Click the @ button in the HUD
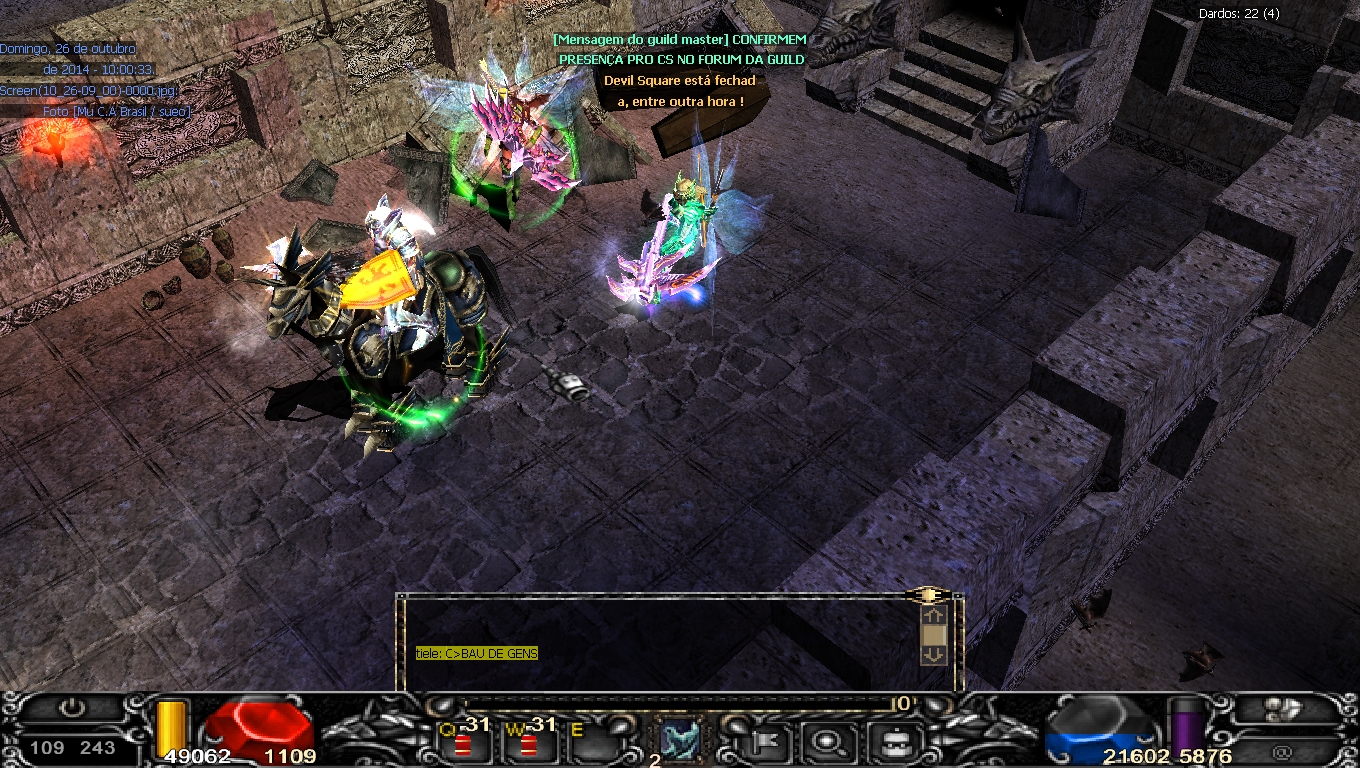This screenshot has width=1360, height=768. pyautogui.click(x=1282, y=750)
